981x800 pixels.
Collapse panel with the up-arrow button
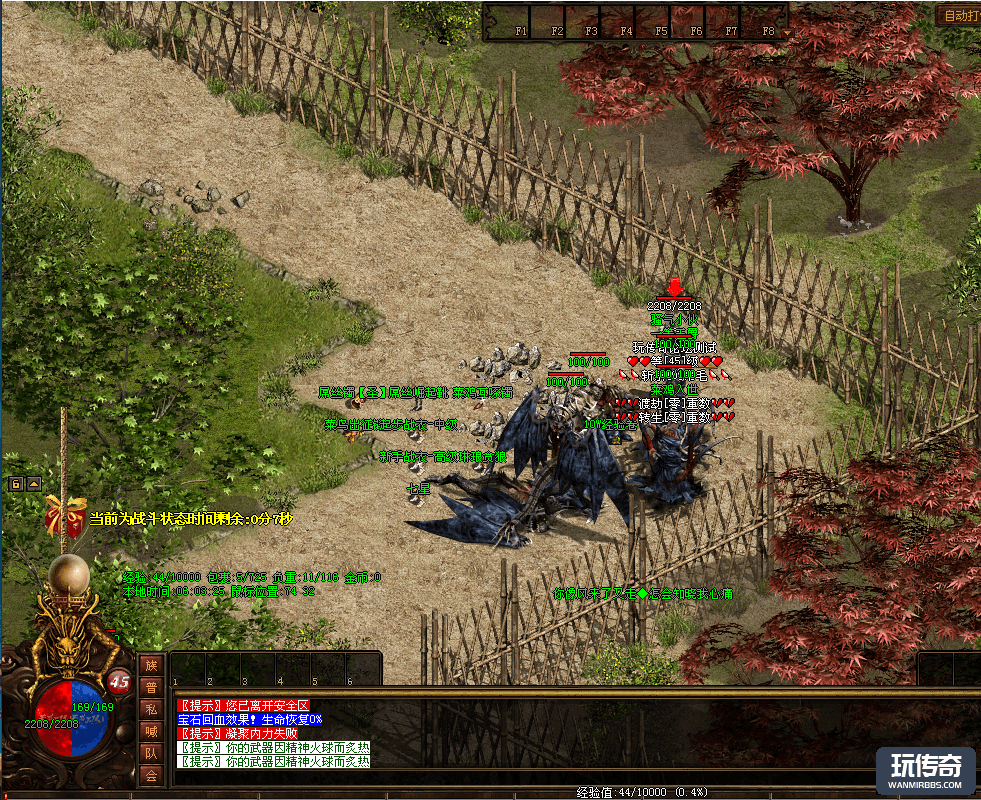coord(33,484)
